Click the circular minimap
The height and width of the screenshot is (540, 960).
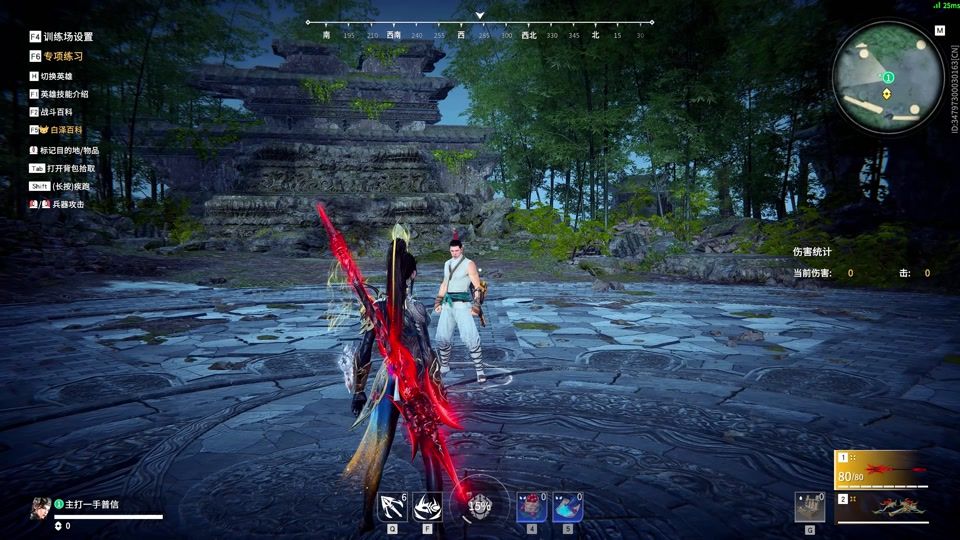[x=887, y=76]
